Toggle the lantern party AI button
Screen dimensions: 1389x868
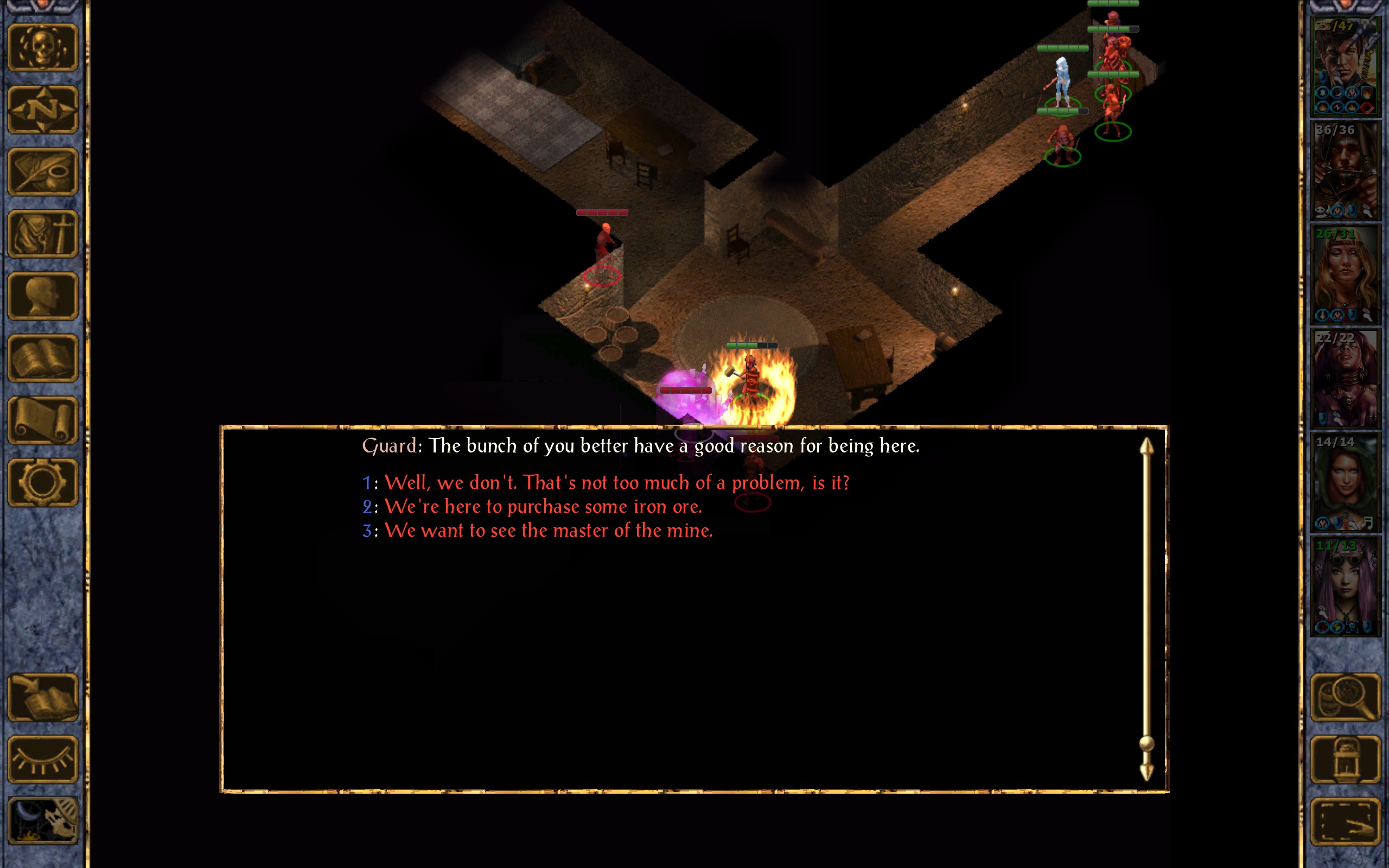click(x=1345, y=759)
